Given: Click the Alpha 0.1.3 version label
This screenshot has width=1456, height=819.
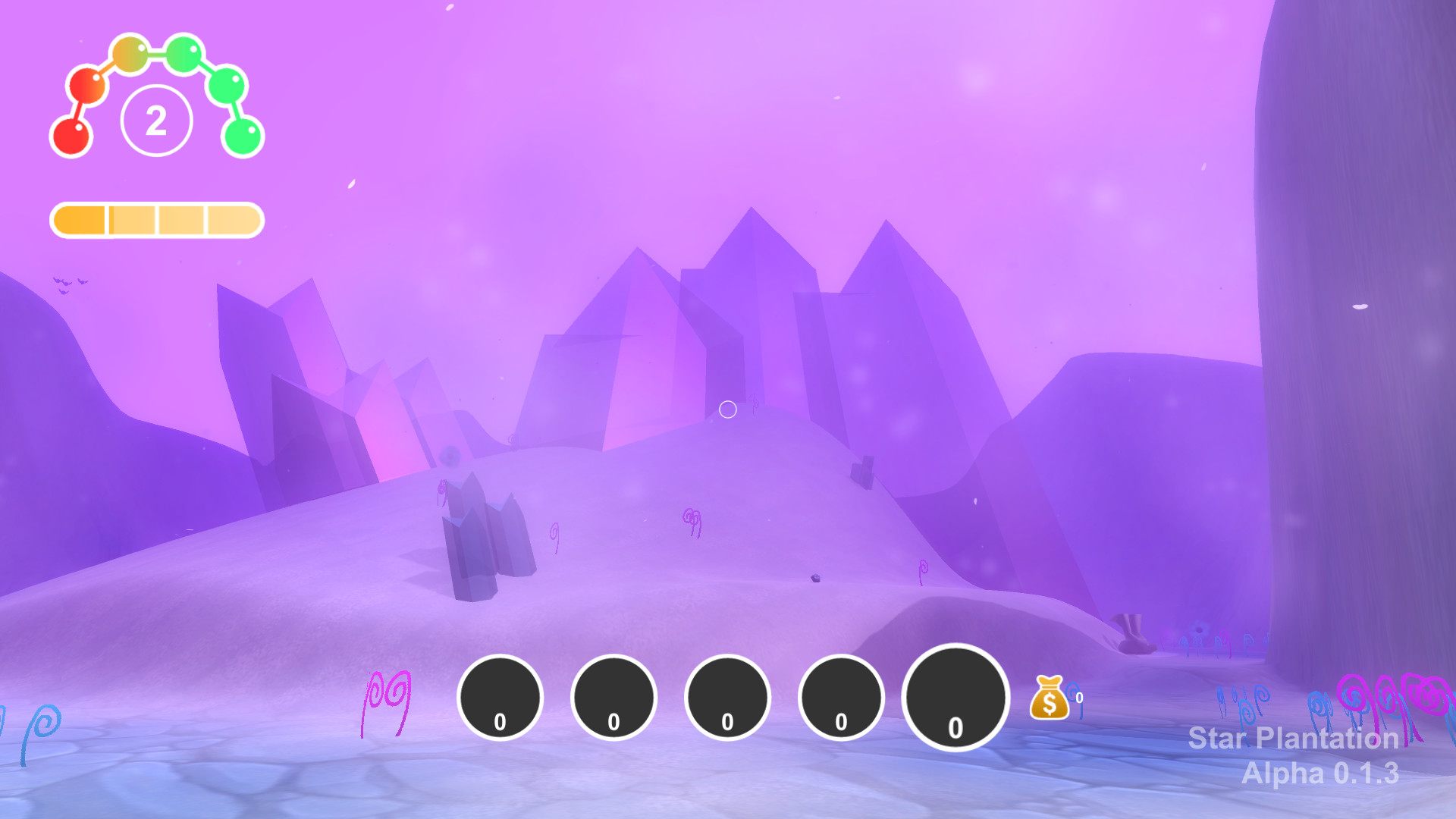Looking at the screenshot, I should tap(1320, 775).
